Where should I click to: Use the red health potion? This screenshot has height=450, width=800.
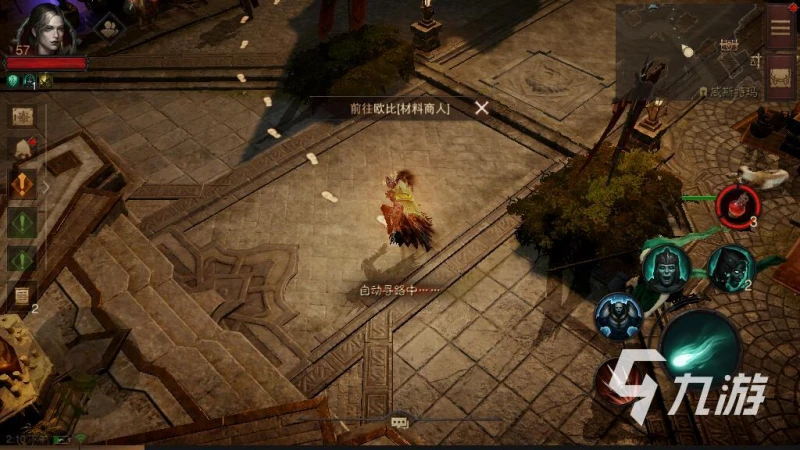point(737,203)
